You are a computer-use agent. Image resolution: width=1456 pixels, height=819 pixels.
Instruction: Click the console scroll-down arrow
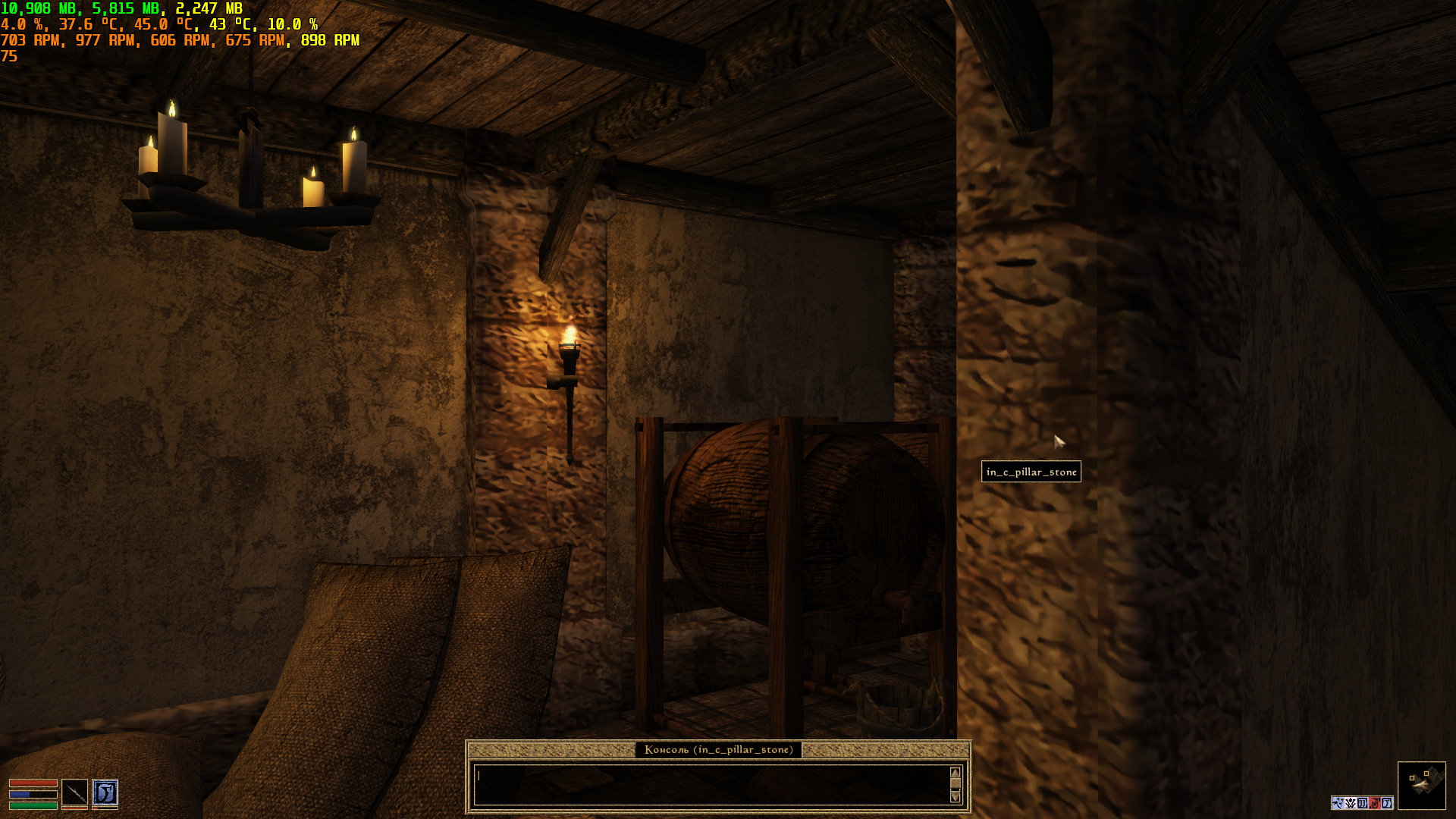(x=955, y=797)
